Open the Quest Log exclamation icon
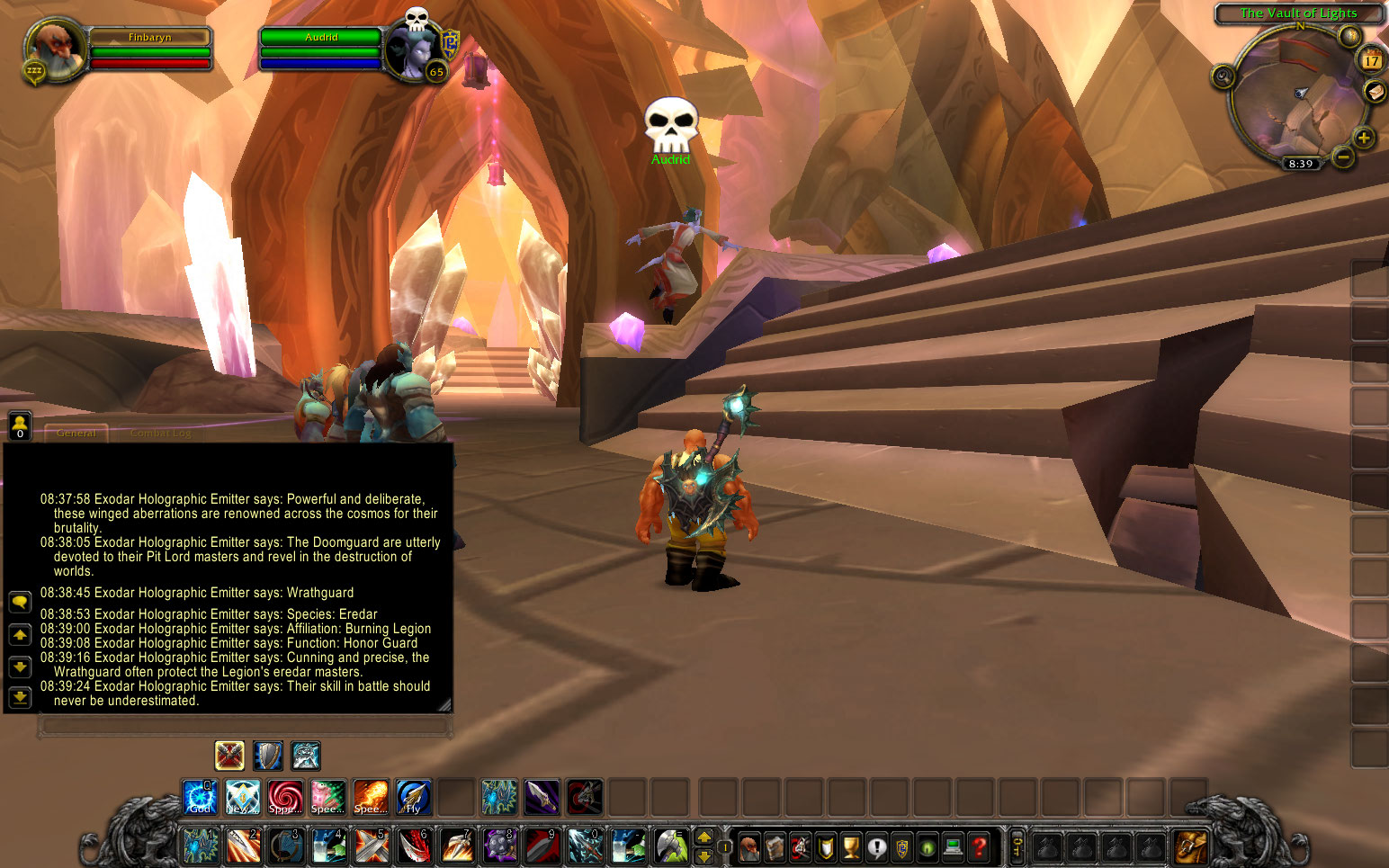Image resolution: width=1389 pixels, height=868 pixels. point(876,847)
